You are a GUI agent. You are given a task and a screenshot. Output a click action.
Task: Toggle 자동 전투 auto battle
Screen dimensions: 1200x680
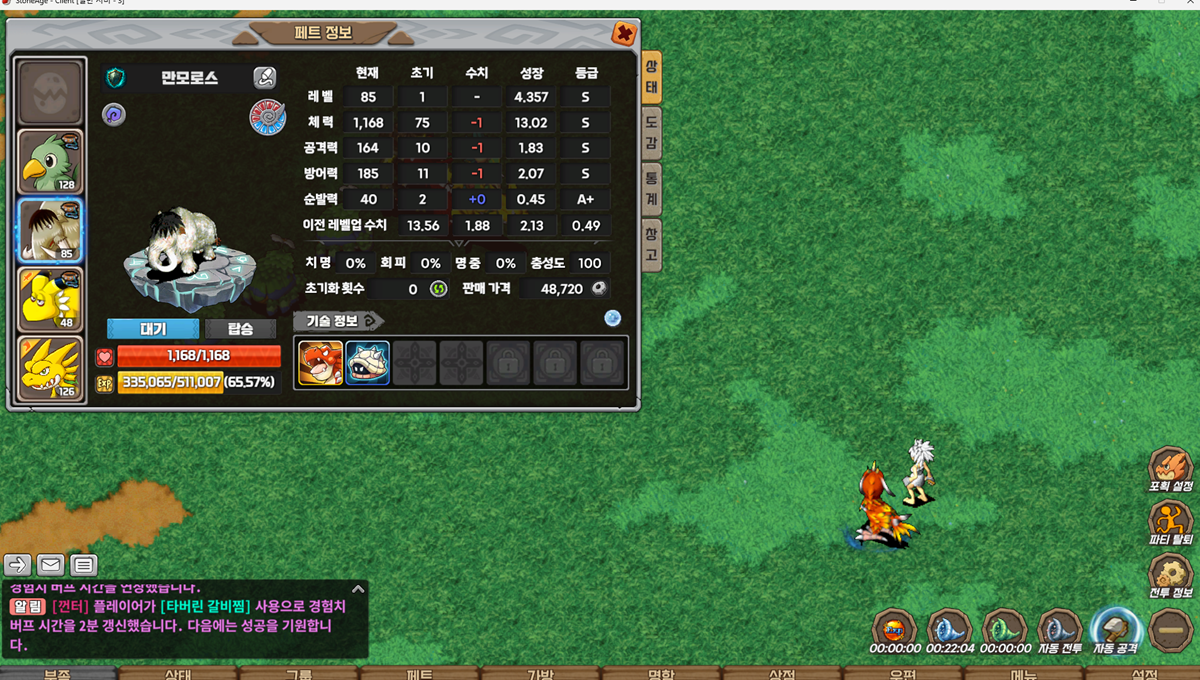tap(1058, 630)
